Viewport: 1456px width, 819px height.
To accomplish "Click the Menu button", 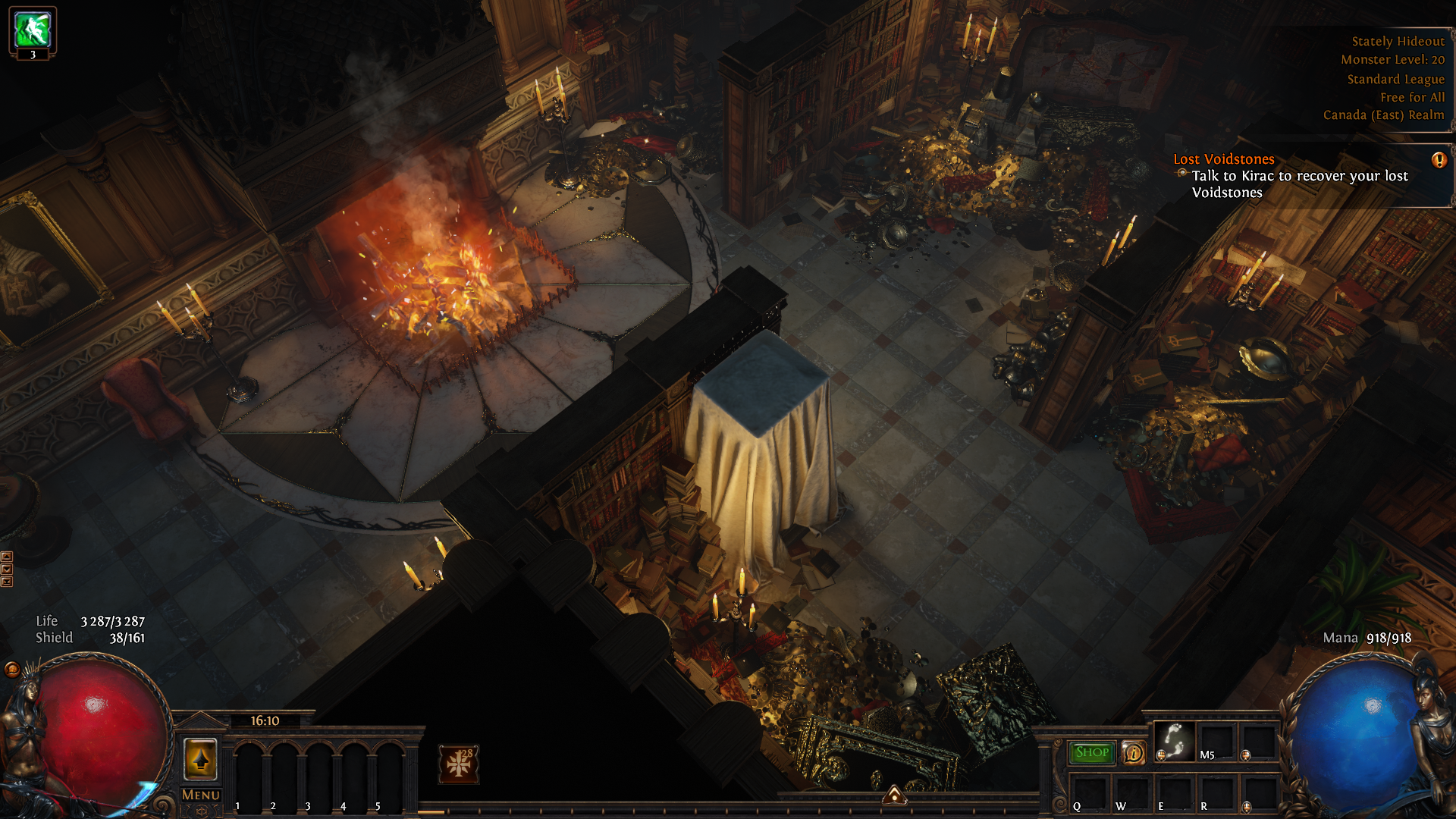I will (200, 795).
